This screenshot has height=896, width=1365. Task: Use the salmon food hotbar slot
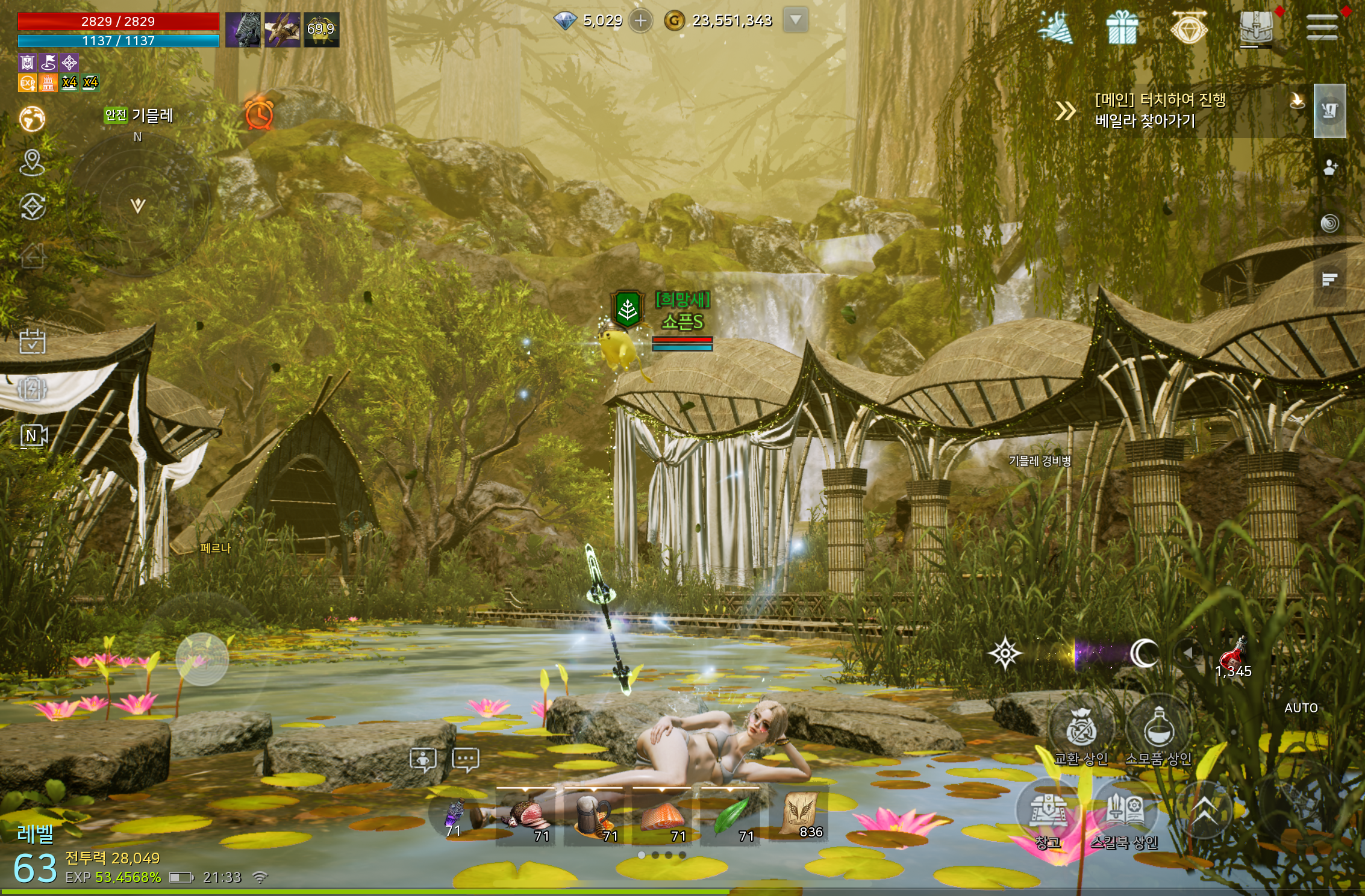(662, 817)
